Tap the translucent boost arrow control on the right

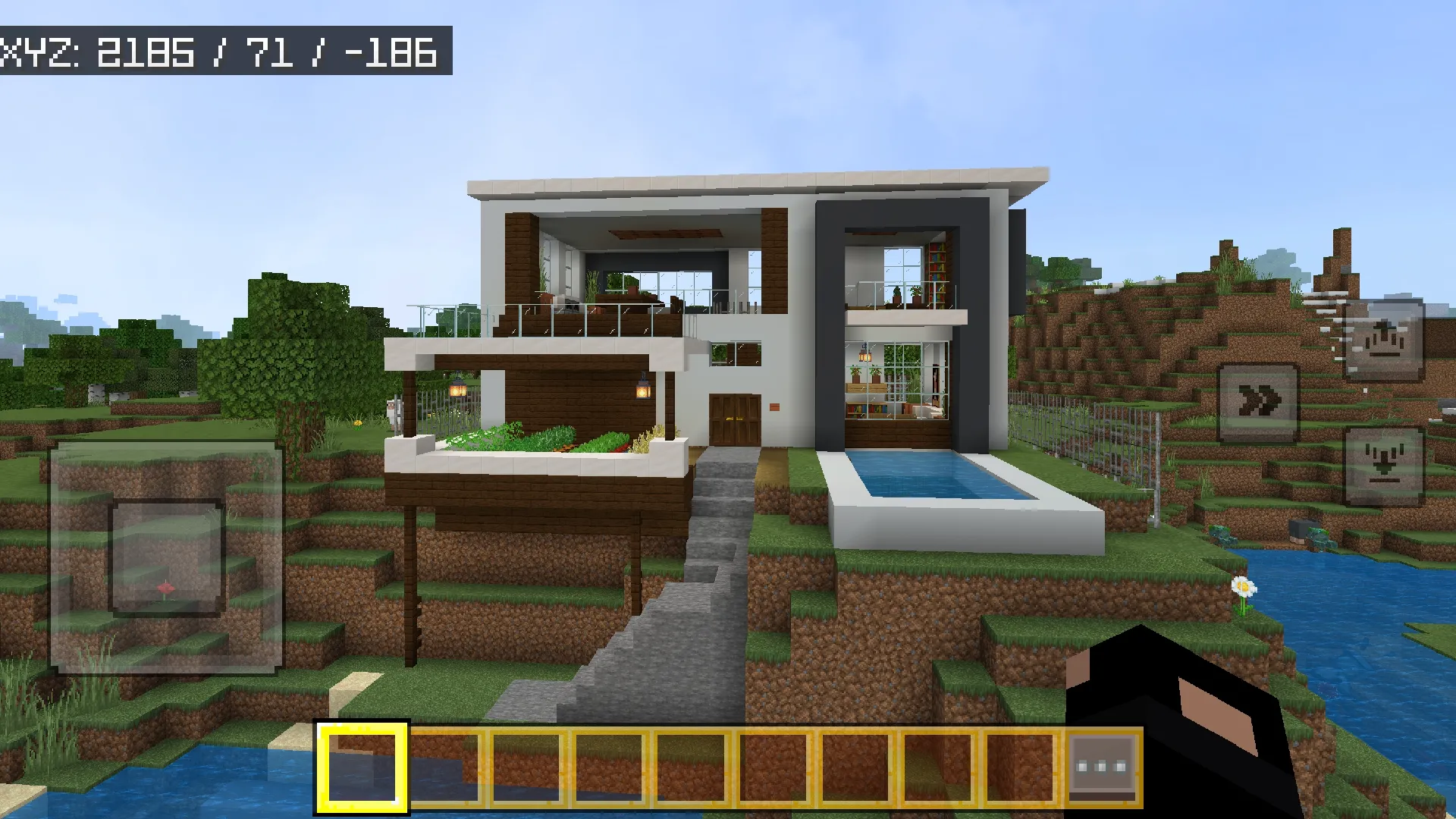pyautogui.click(x=1383, y=340)
